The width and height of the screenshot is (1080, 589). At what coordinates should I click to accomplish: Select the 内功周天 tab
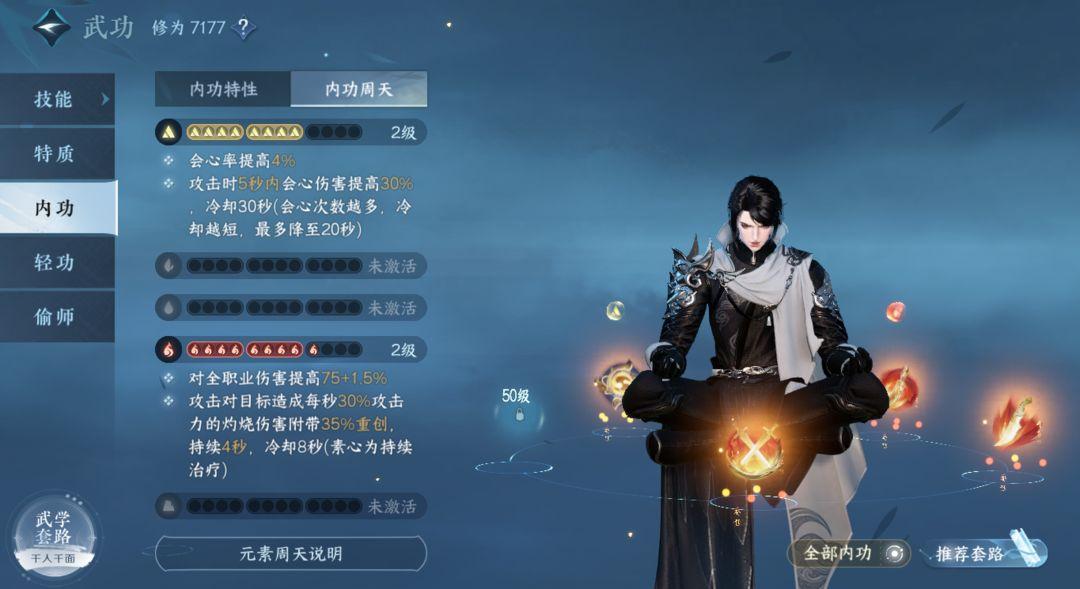click(x=359, y=89)
